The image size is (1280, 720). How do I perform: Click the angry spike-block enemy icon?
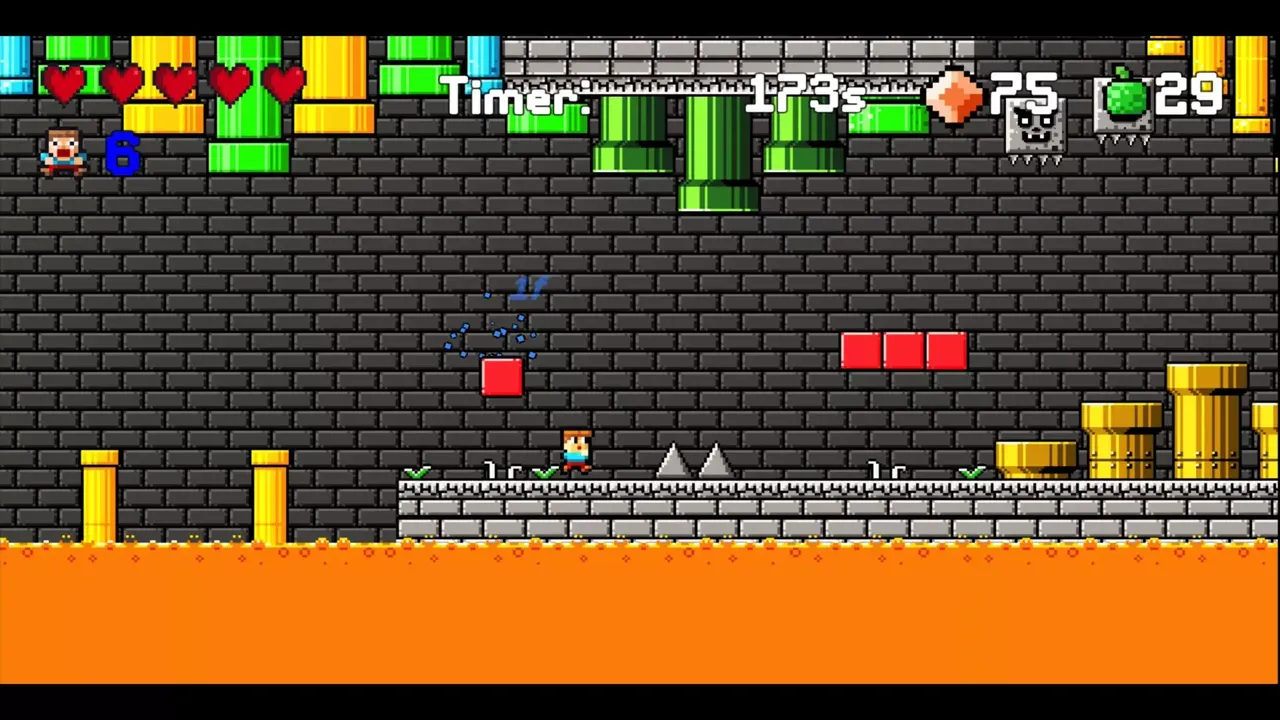point(1033,130)
